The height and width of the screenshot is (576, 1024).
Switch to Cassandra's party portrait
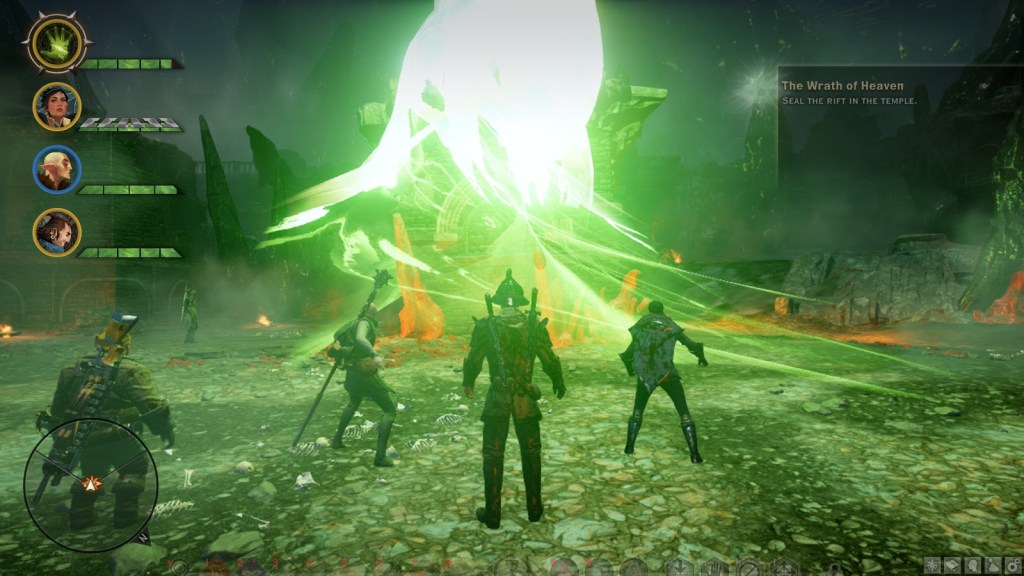pyautogui.click(x=57, y=106)
